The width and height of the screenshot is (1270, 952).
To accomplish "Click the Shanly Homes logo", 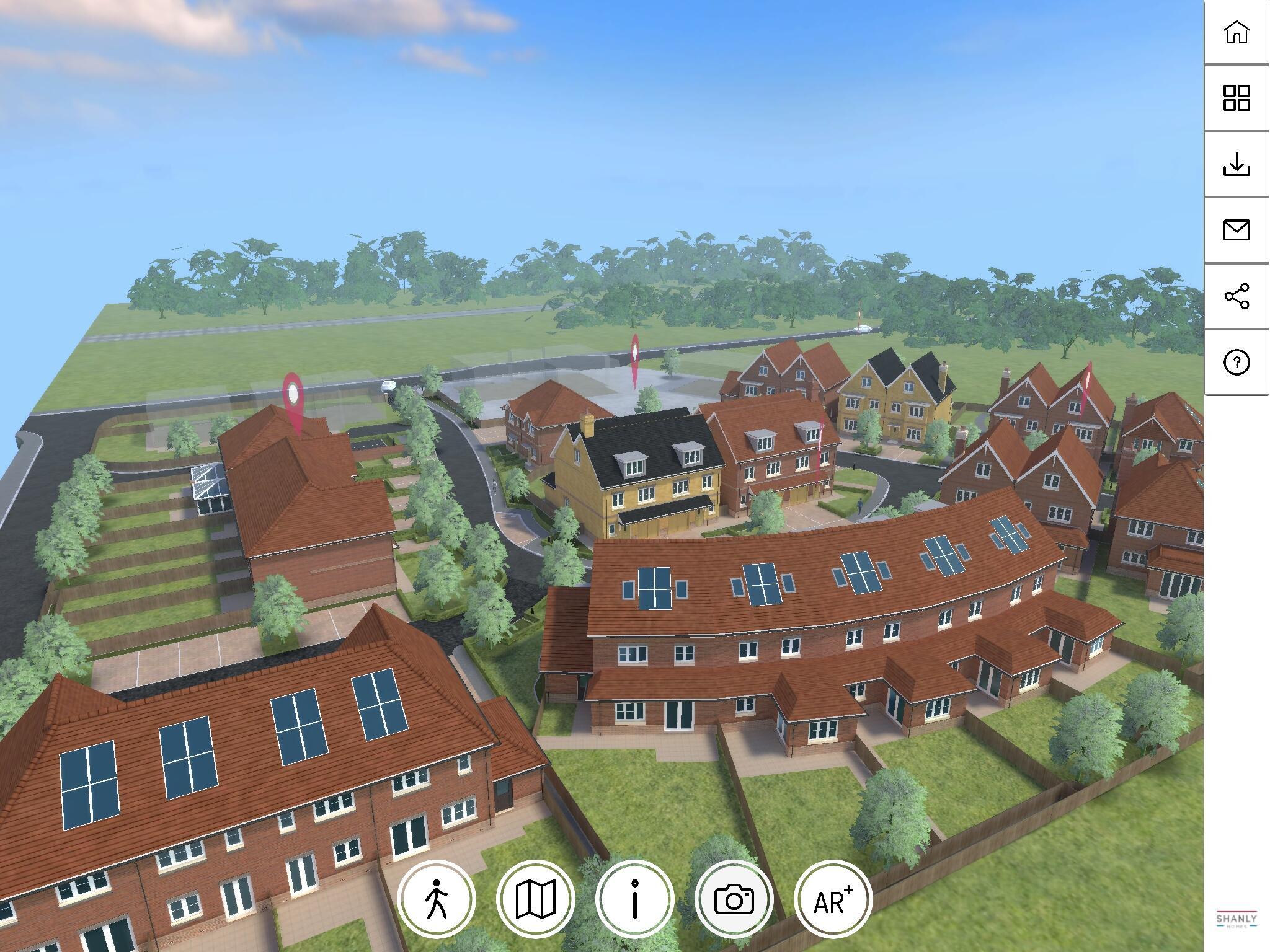I will [x=1237, y=920].
